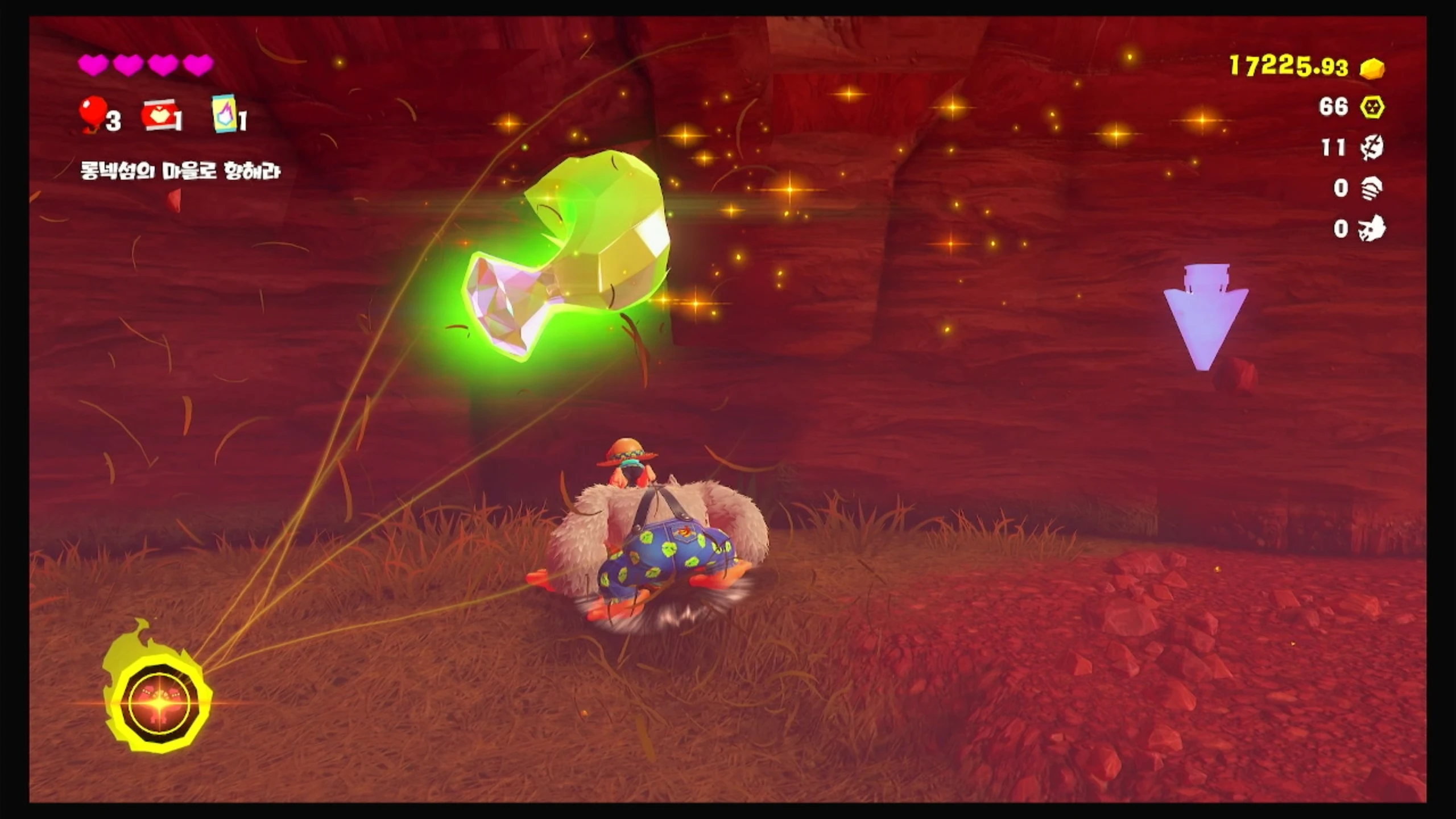Image resolution: width=1456 pixels, height=819 pixels.
Task: Click the gold nugget currency icon
Action: click(1372, 68)
